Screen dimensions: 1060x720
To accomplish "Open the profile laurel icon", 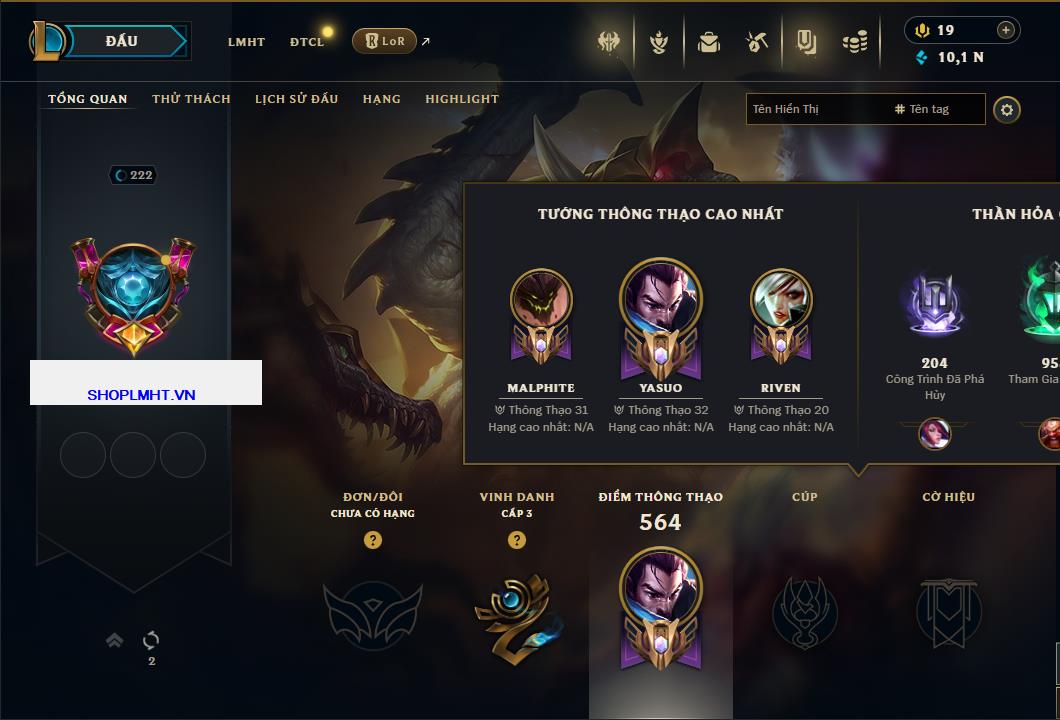I will 658,42.
